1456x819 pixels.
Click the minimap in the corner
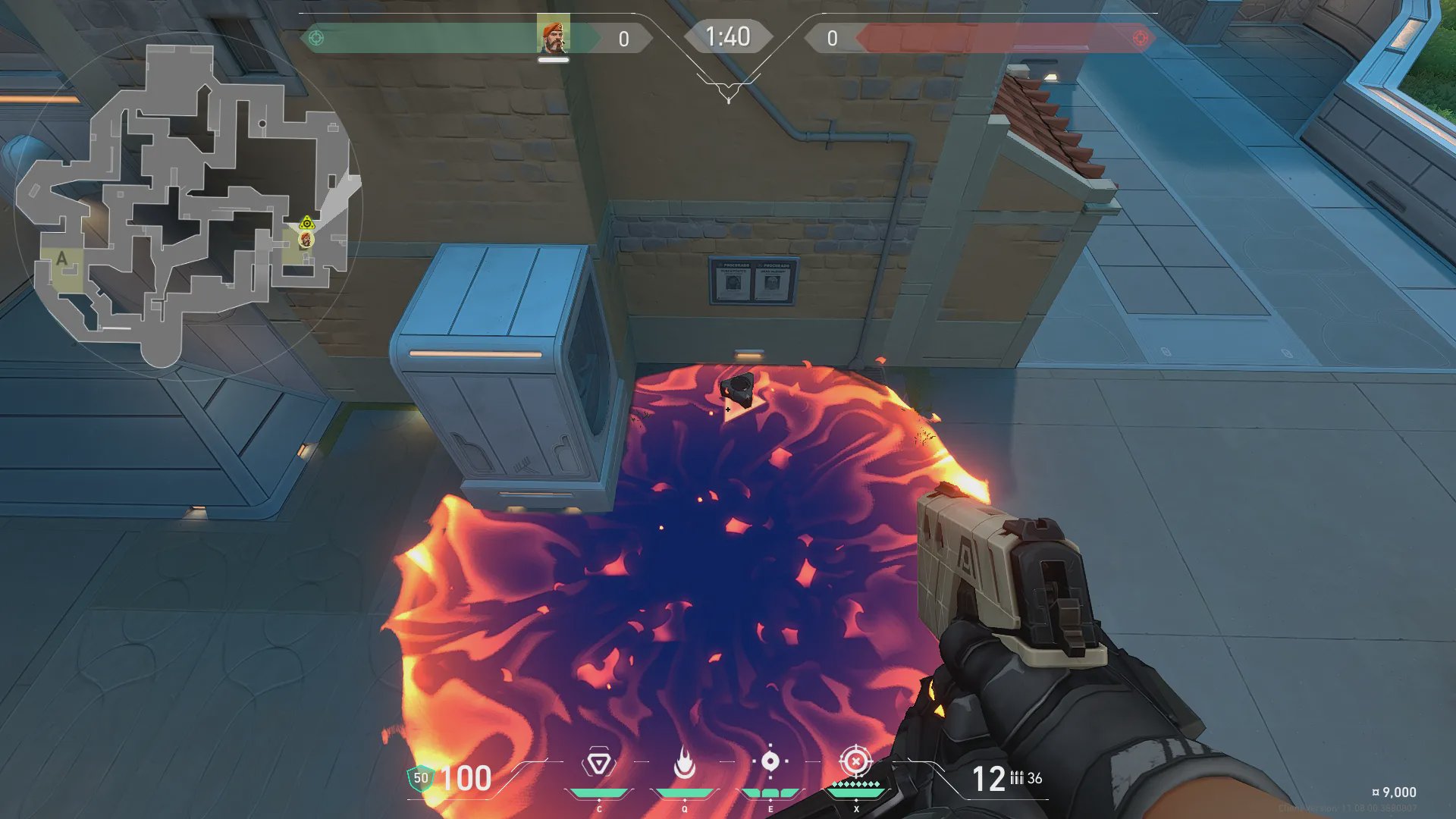coord(186,206)
